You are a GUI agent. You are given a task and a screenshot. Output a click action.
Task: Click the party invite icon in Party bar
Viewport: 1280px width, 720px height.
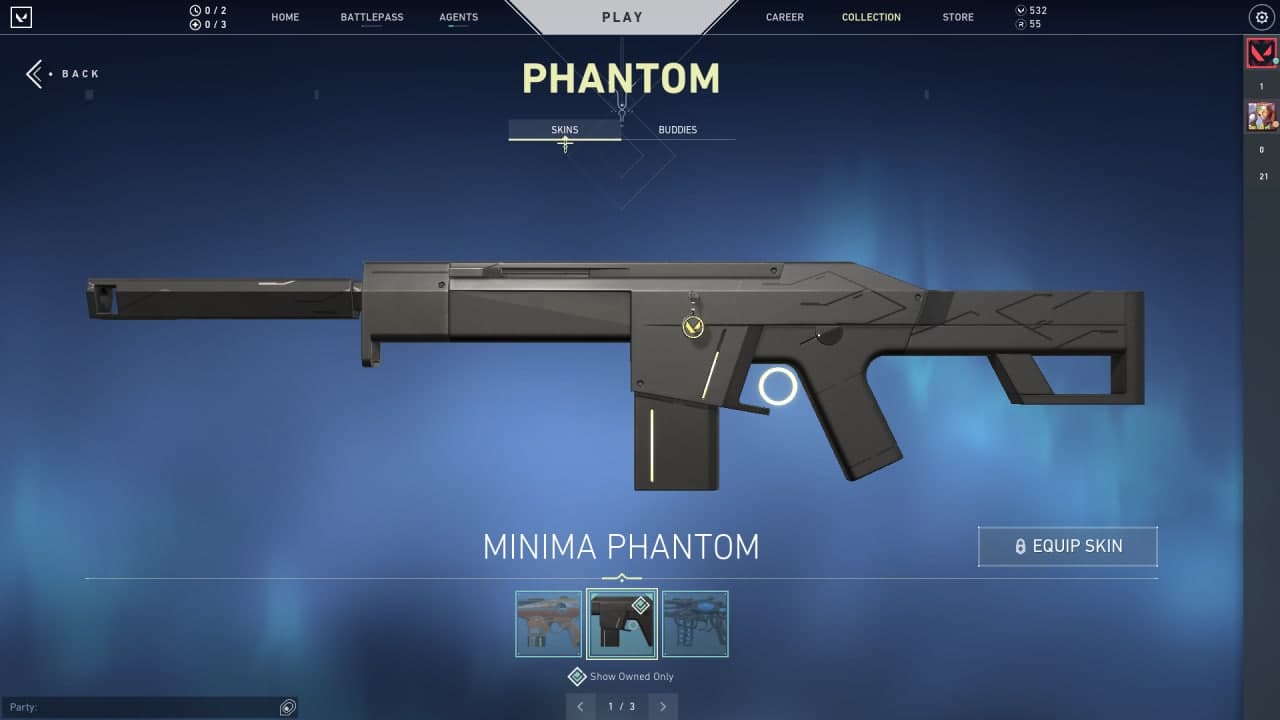point(287,707)
